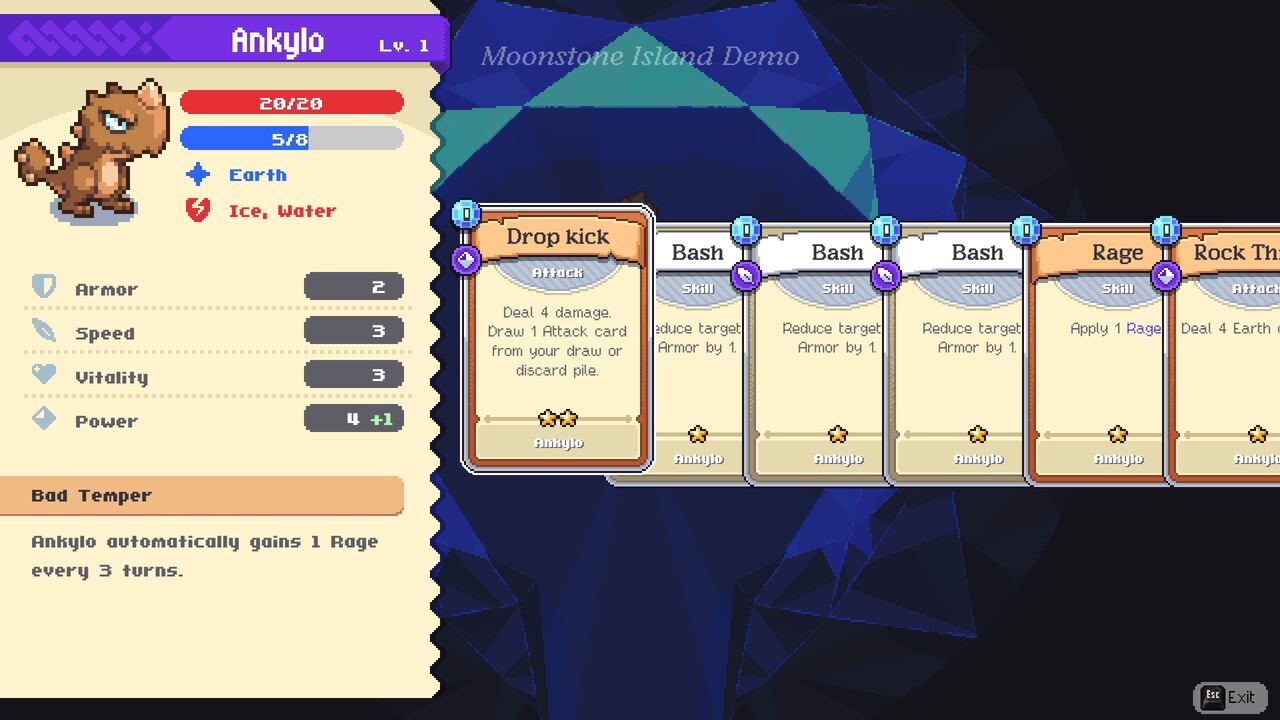This screenshot has height=720, width=1280.
Task: Select the Drop kick card
Action: 556,340
